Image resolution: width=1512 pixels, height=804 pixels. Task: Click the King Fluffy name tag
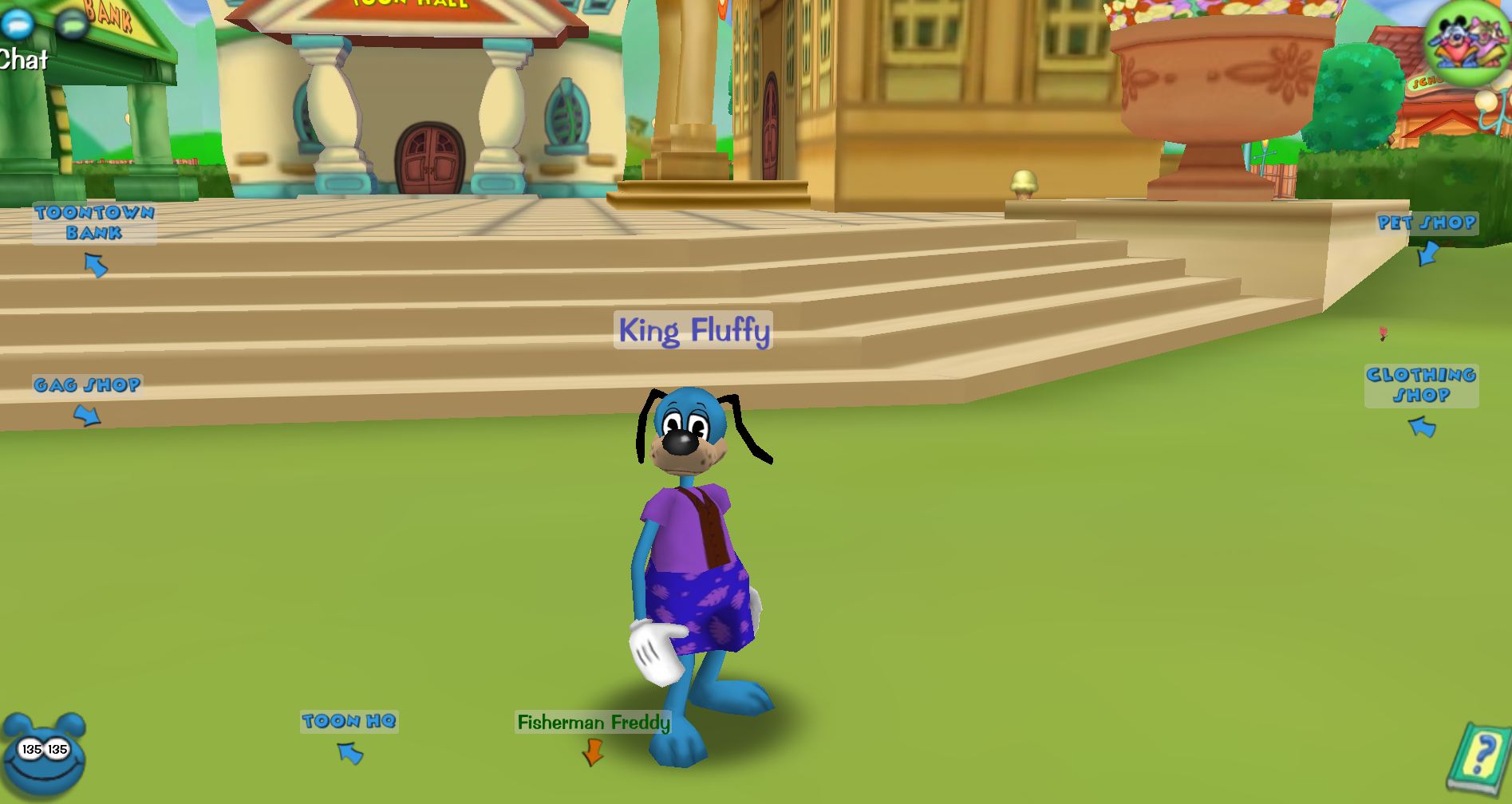(693, 330)
